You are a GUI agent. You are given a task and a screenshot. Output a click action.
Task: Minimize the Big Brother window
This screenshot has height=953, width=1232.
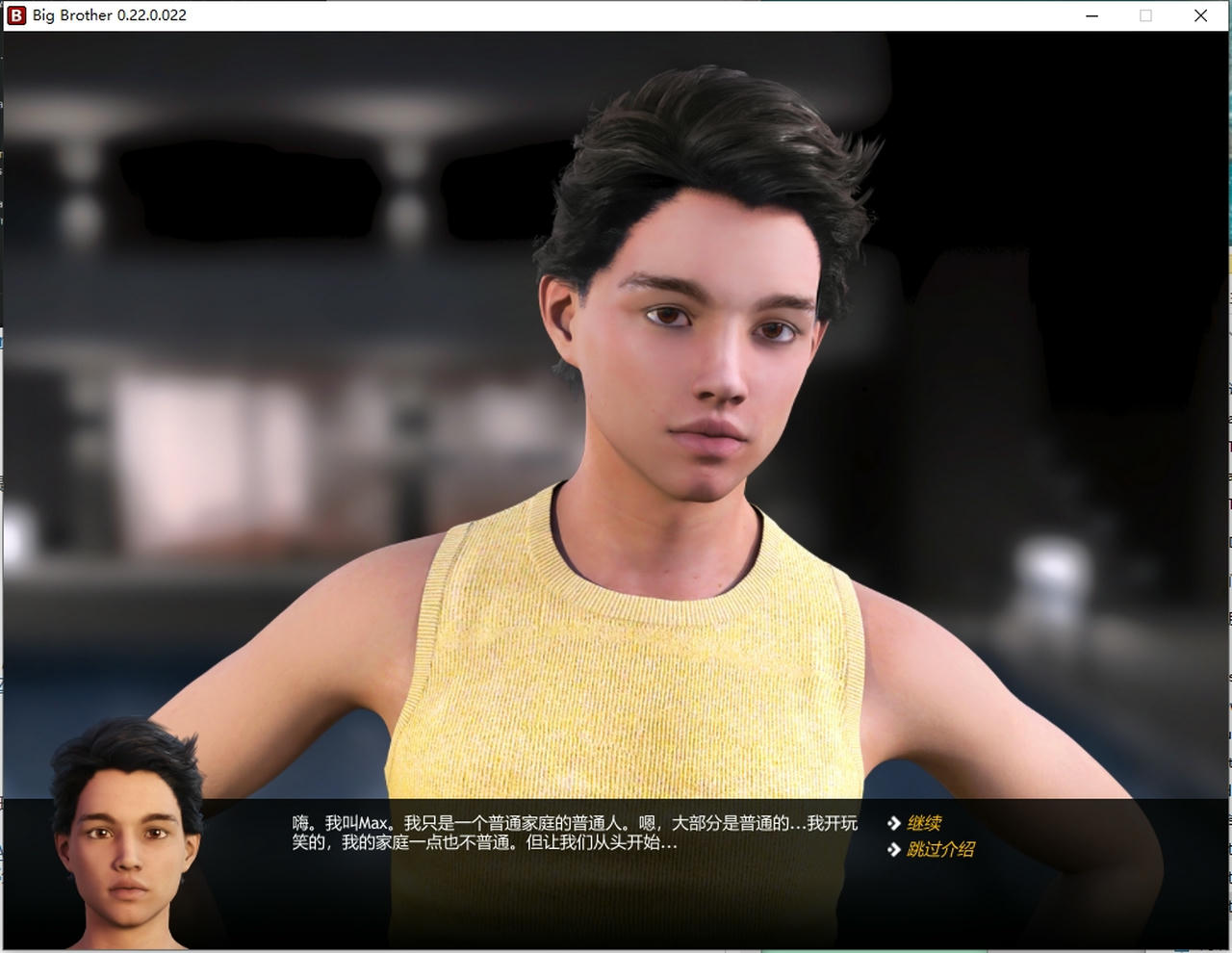[x=1090, y=15]
